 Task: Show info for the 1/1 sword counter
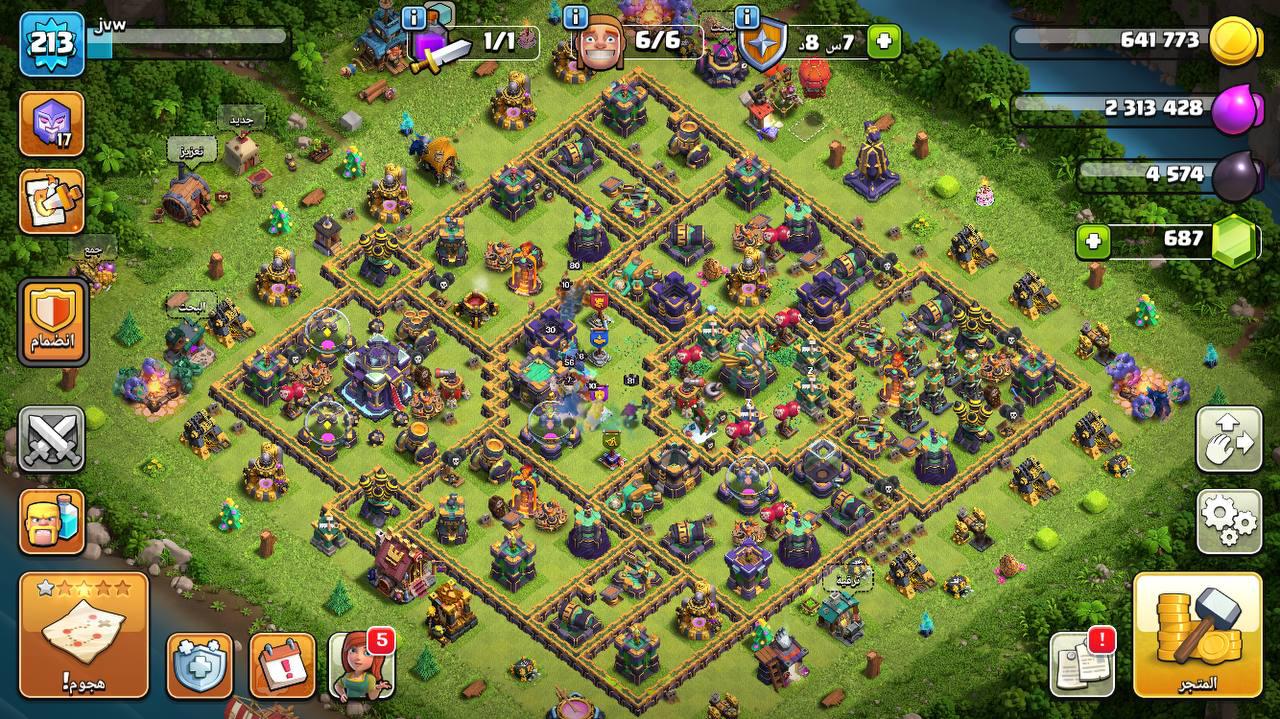pos(414,17)
